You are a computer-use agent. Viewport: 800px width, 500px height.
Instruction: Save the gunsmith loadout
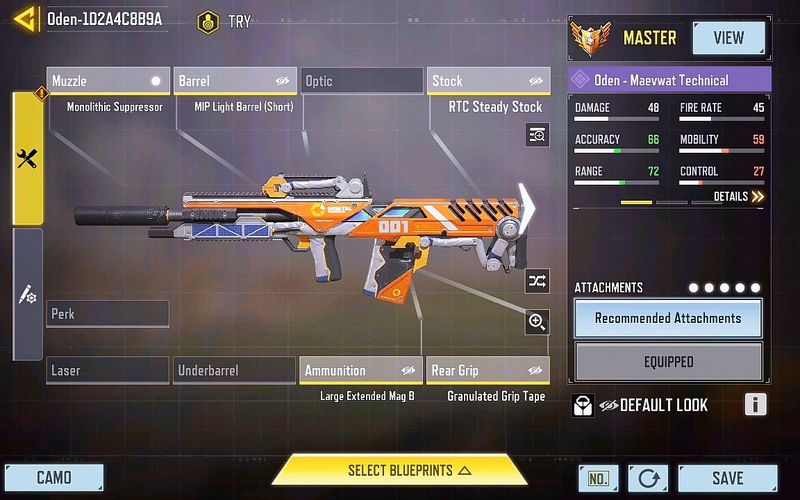coord(727,478)
